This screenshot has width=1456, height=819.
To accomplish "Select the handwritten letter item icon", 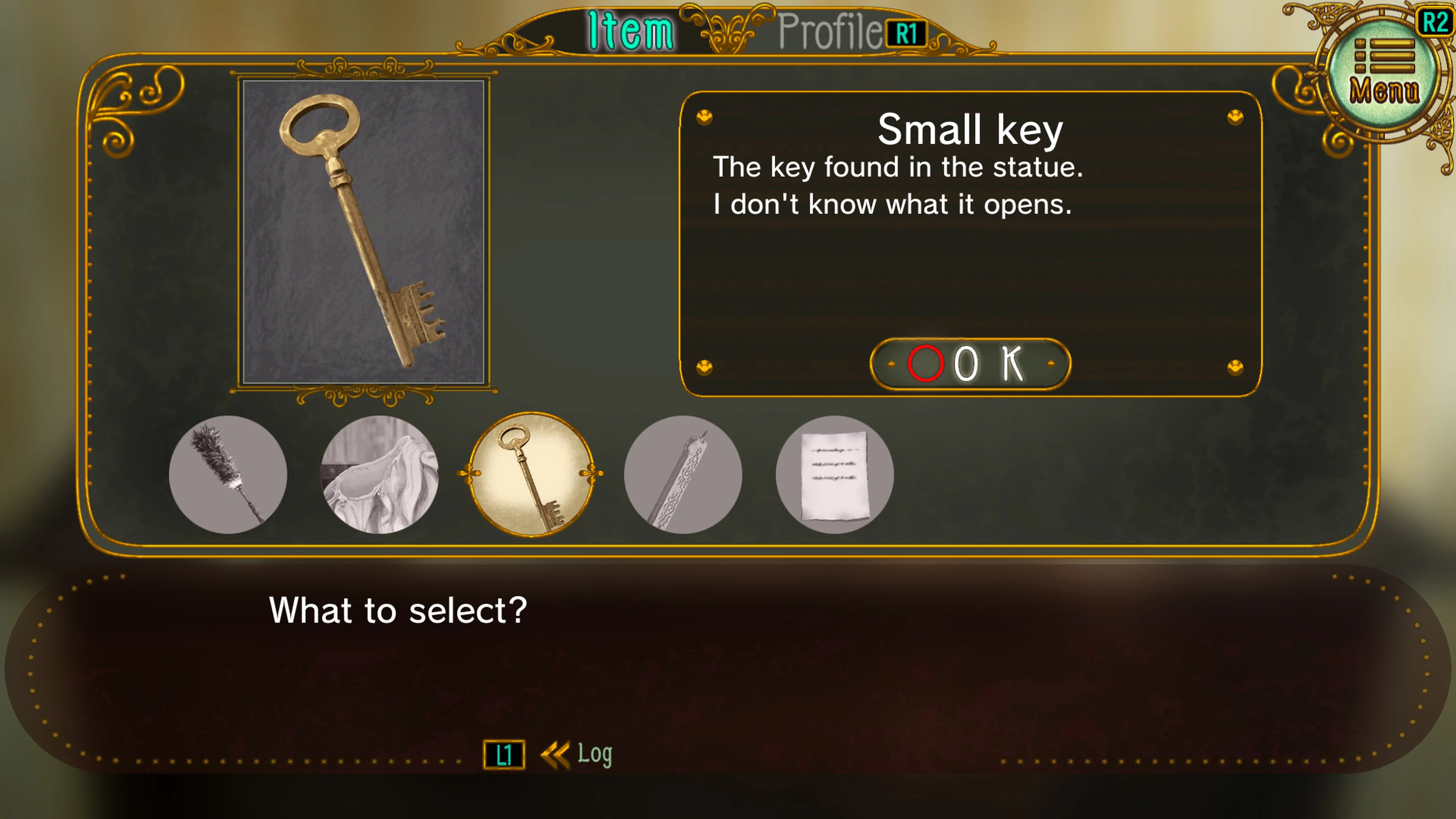I will pyautogui.click(x=834, y=477).
